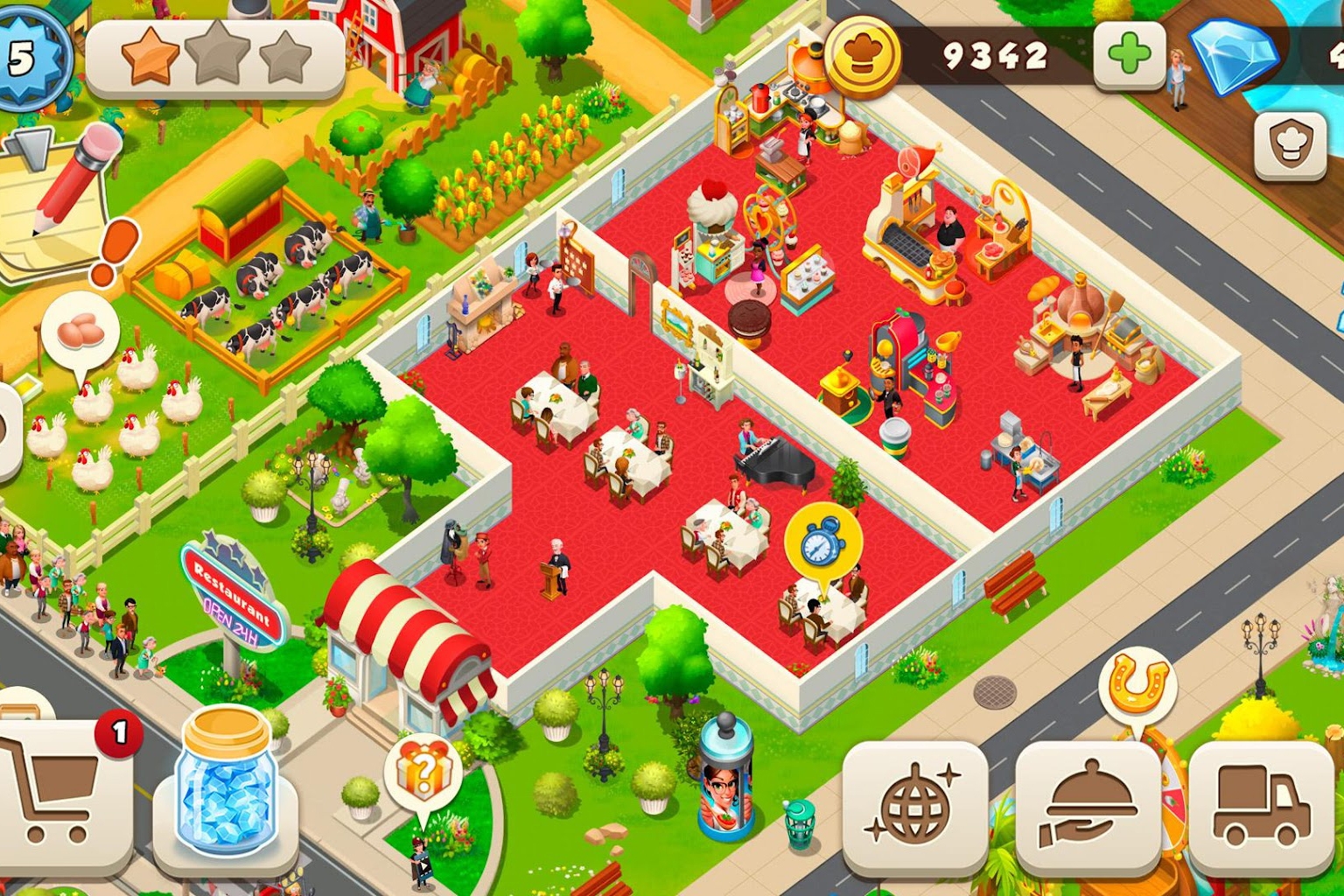Tap the stopwatch bubble over table
Screen dimensions: 1344x896
[x=822, y=542]
